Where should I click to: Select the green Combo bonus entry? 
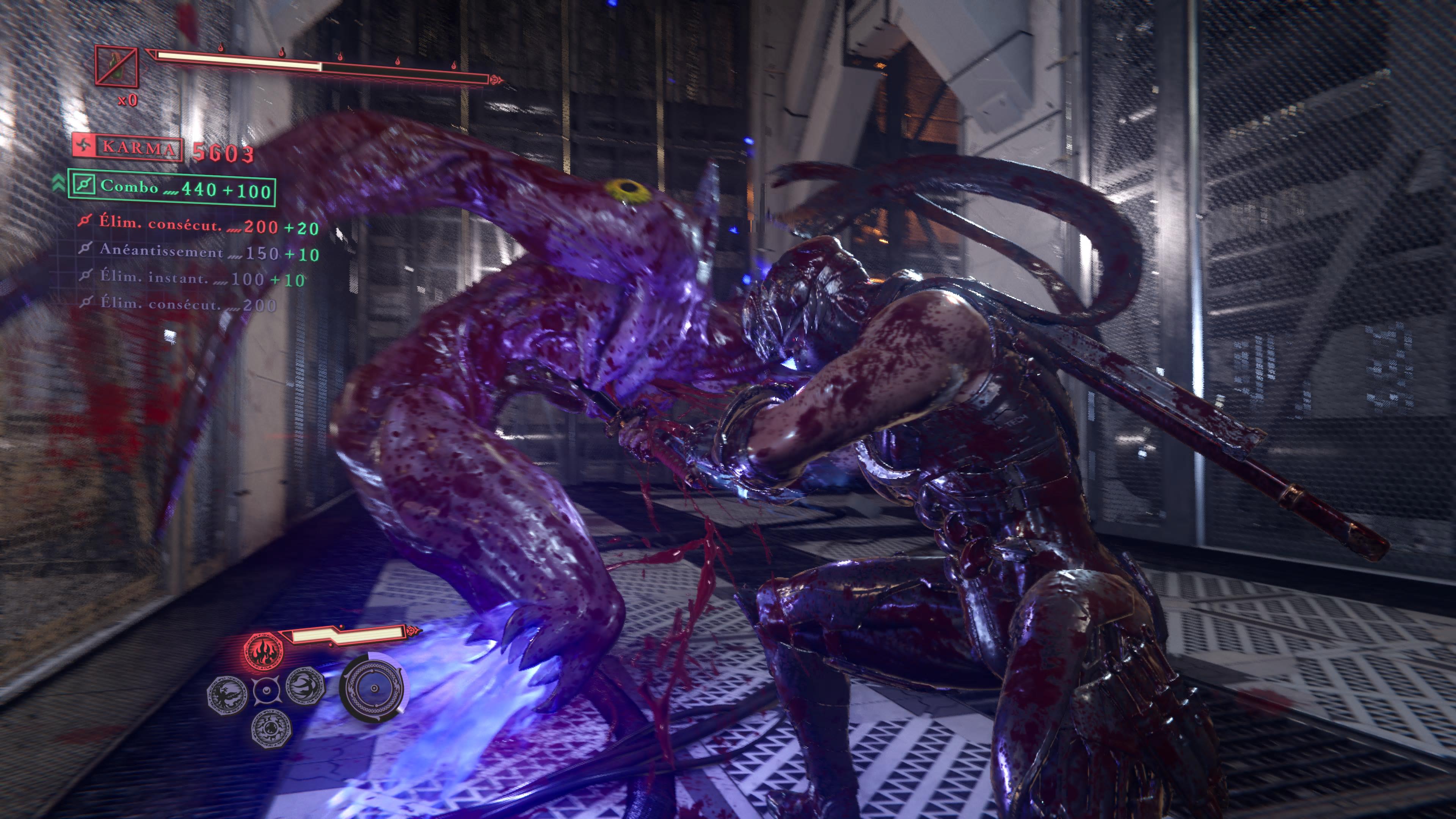[x=172, y=188]
